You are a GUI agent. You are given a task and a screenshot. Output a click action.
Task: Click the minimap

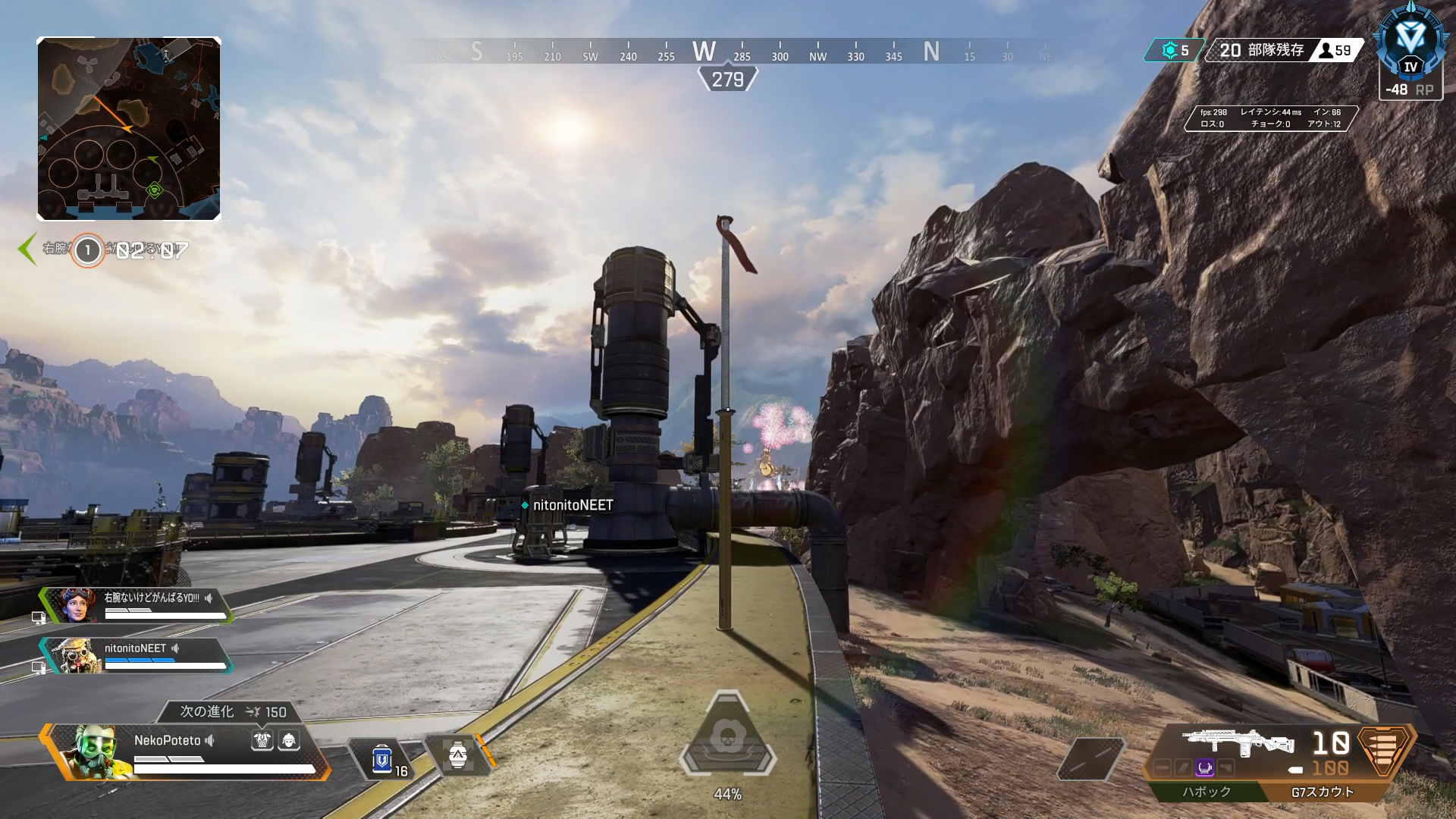pos(129,128)
